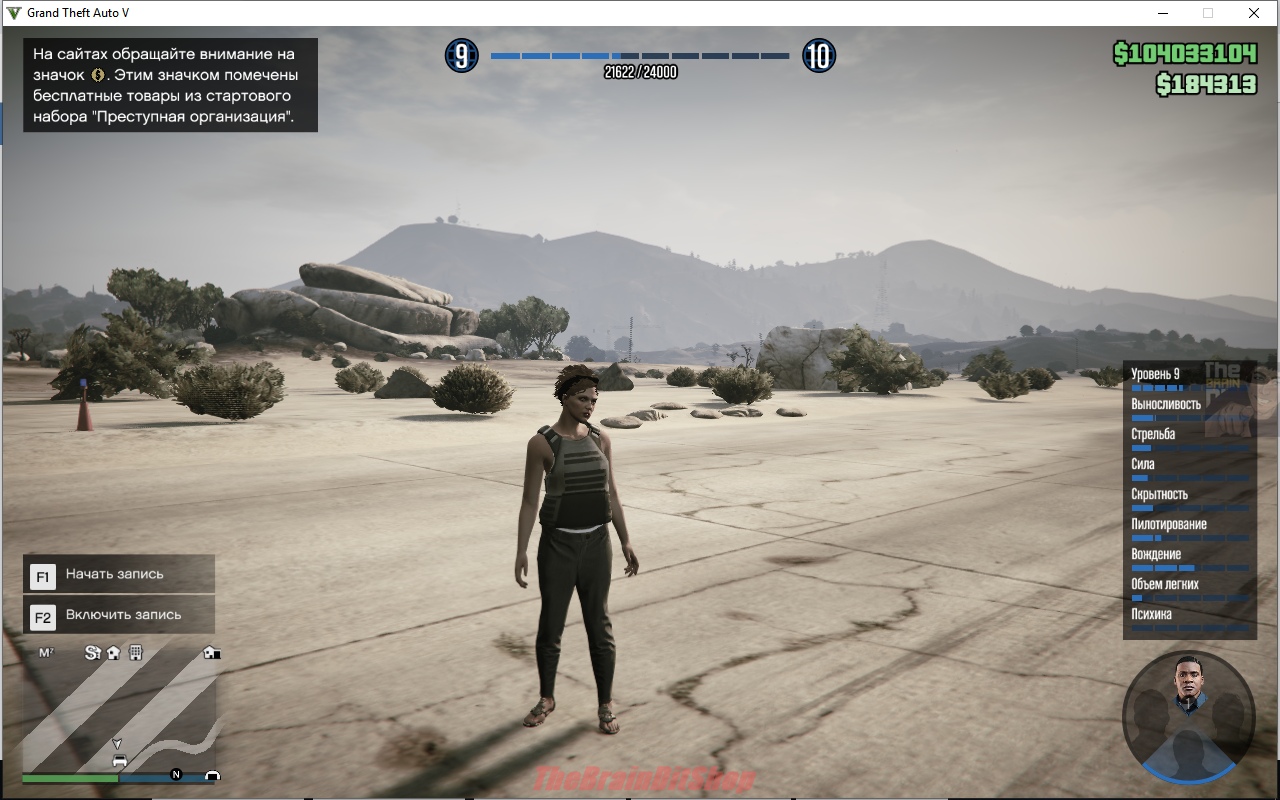Click the N compass indicator on the minimap
The height and width of the screenshot is (800, 1280).
176,774
